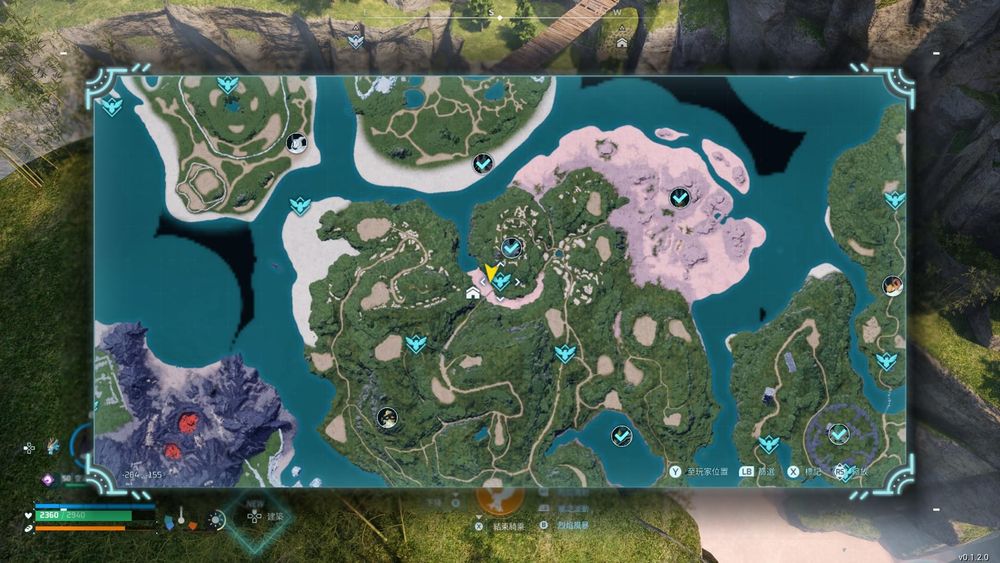Choose the fast travel eagle on the western white beach

click(x=299, y=205)
